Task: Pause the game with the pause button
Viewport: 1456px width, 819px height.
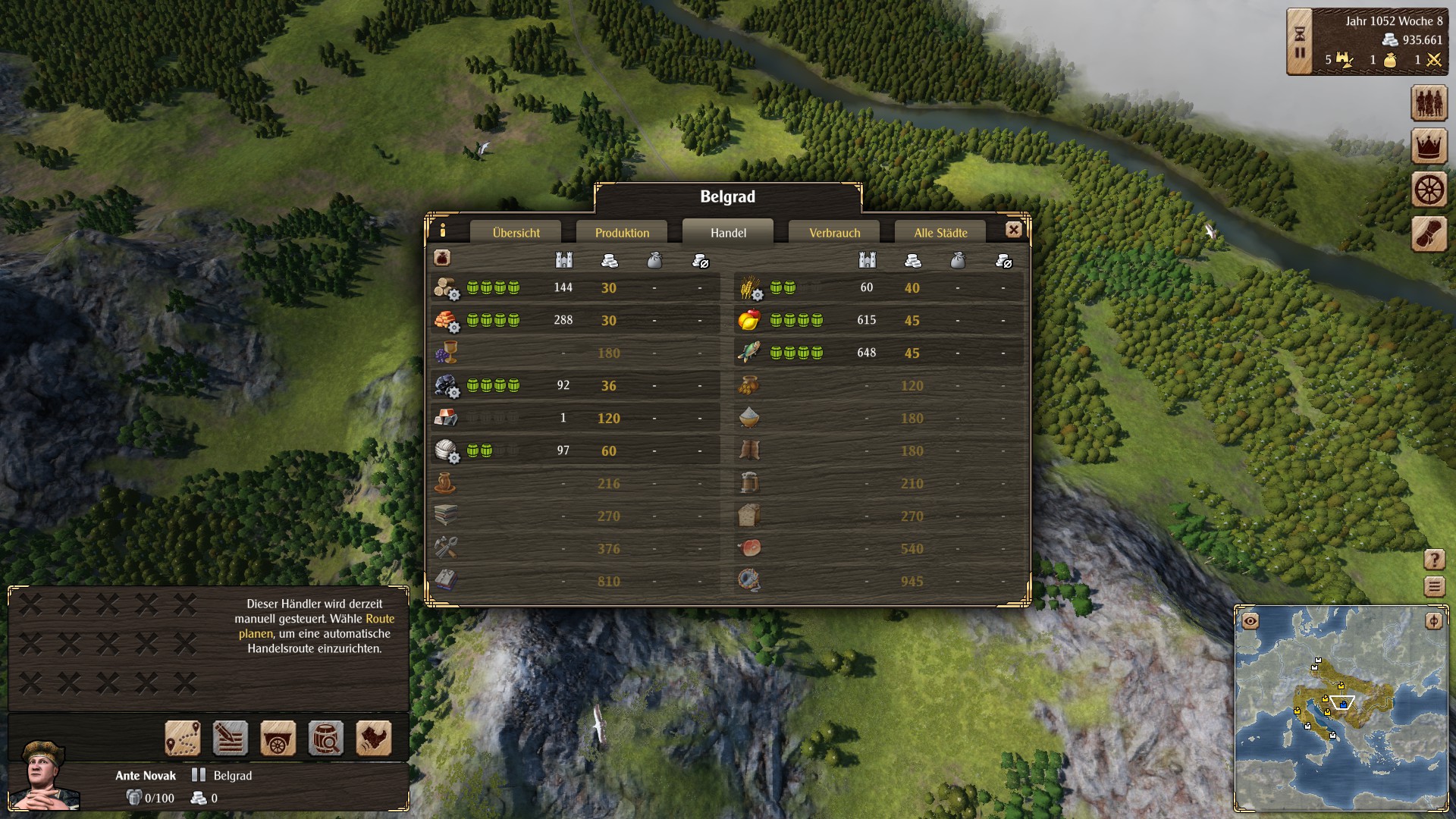Action: [x=1300, y=53]
